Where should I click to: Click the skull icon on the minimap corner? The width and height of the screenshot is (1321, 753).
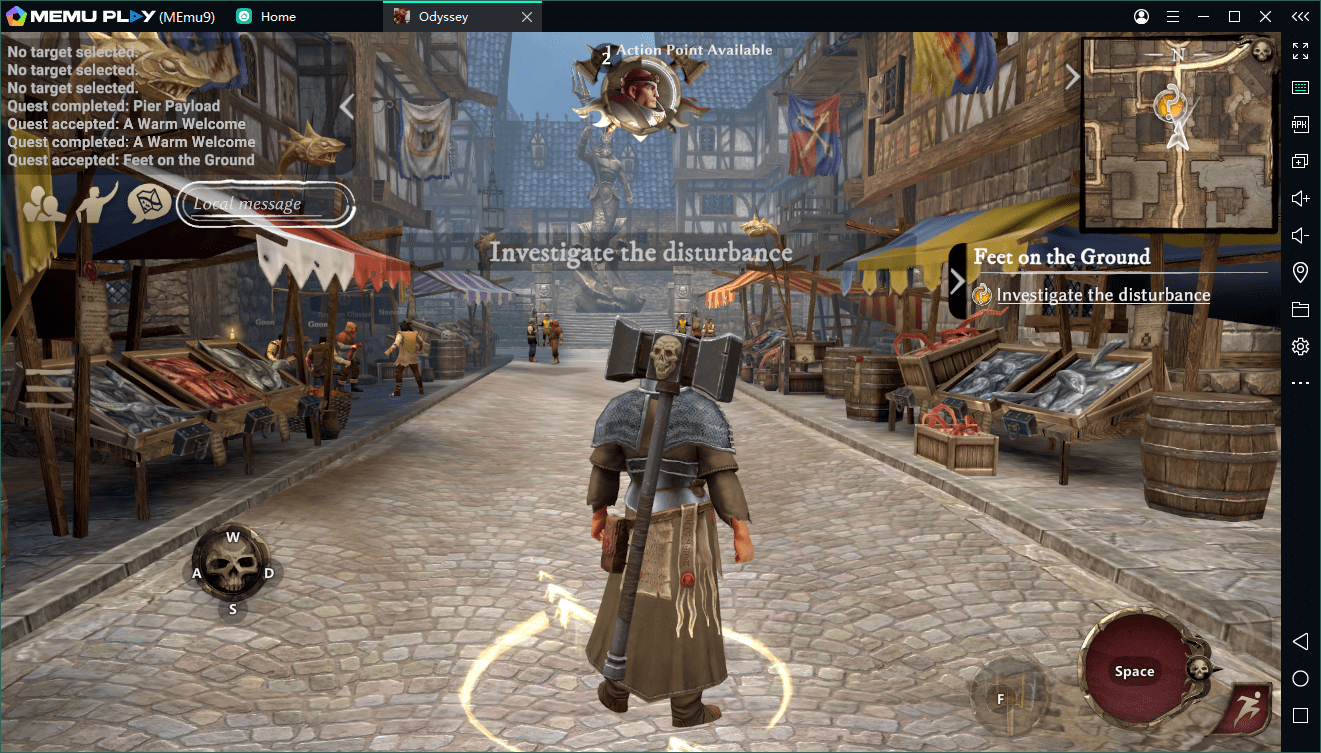click(1262, 50)
